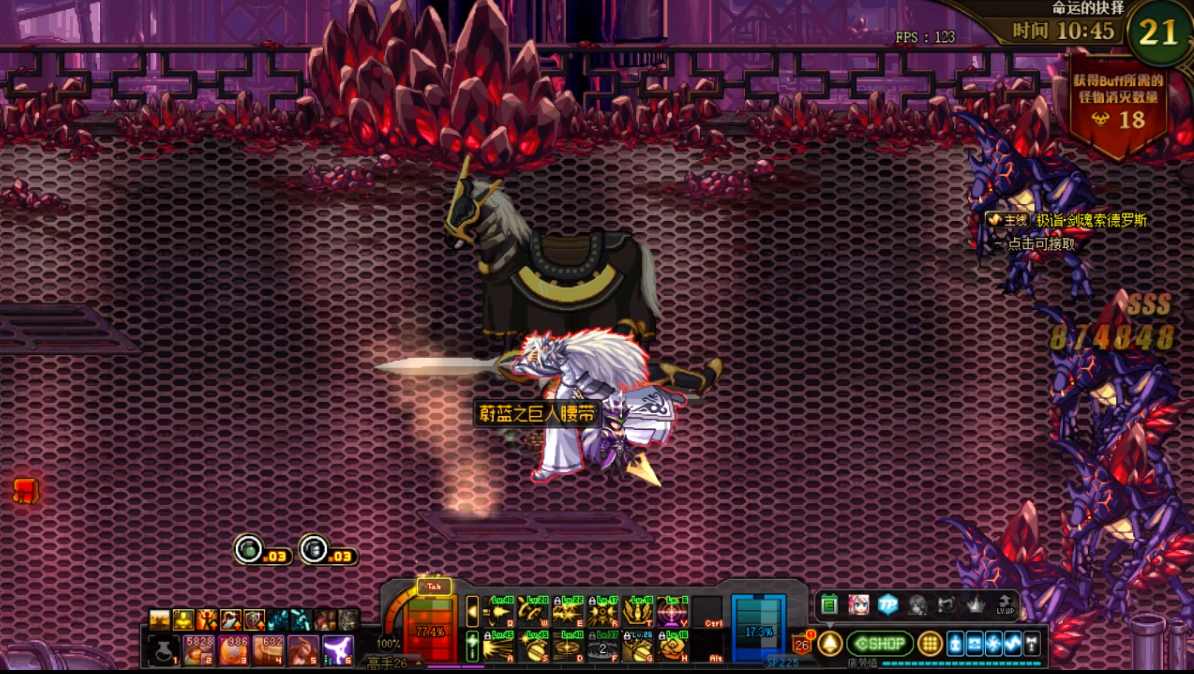This screenshot has height=674, width=1194.
Task: Select the LV.UP arrow icon
Action: tap(1005, 605)
